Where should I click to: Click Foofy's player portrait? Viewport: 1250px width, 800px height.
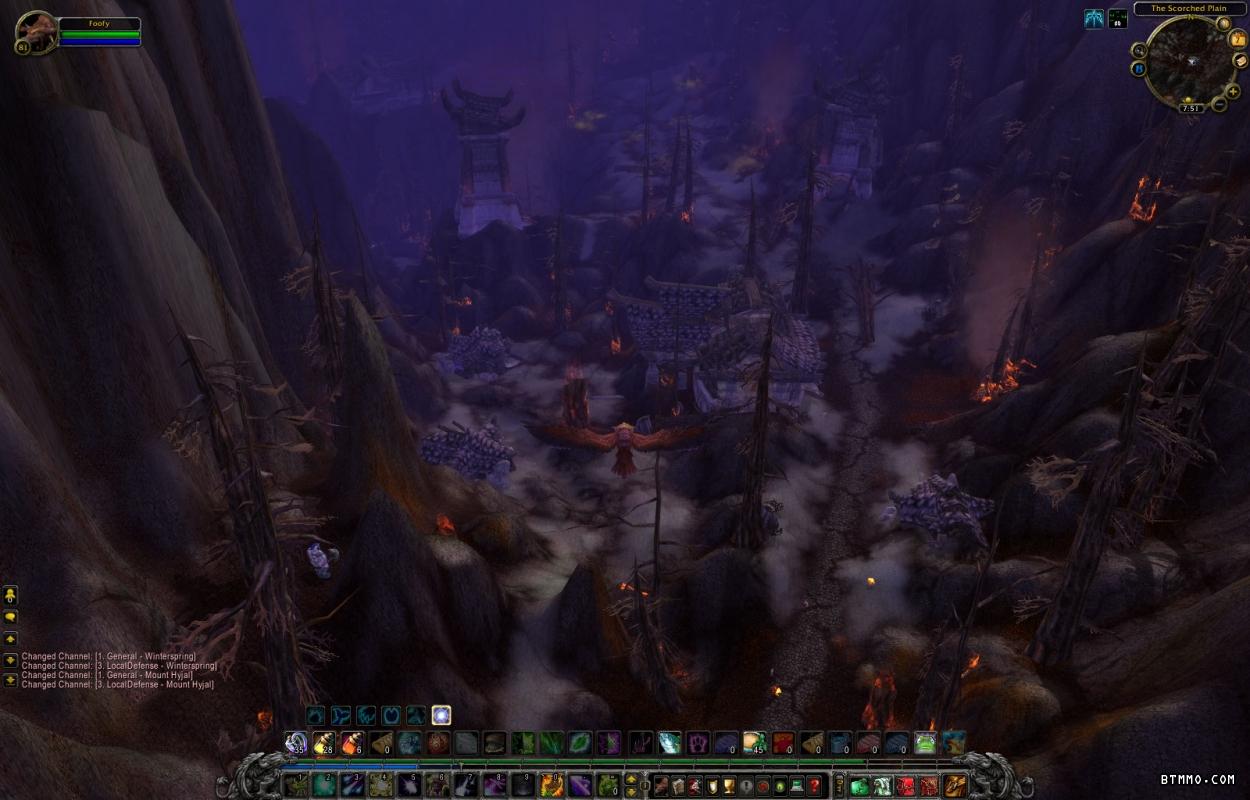pos(36,32)
